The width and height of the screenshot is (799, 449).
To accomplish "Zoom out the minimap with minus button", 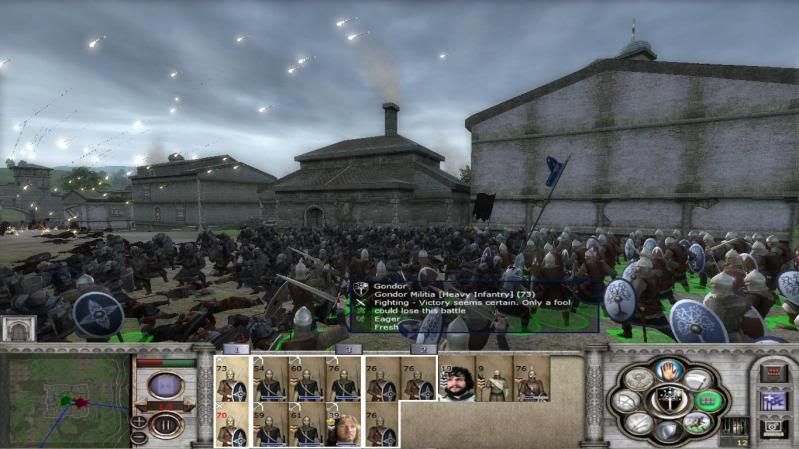I will click(137, 437).
